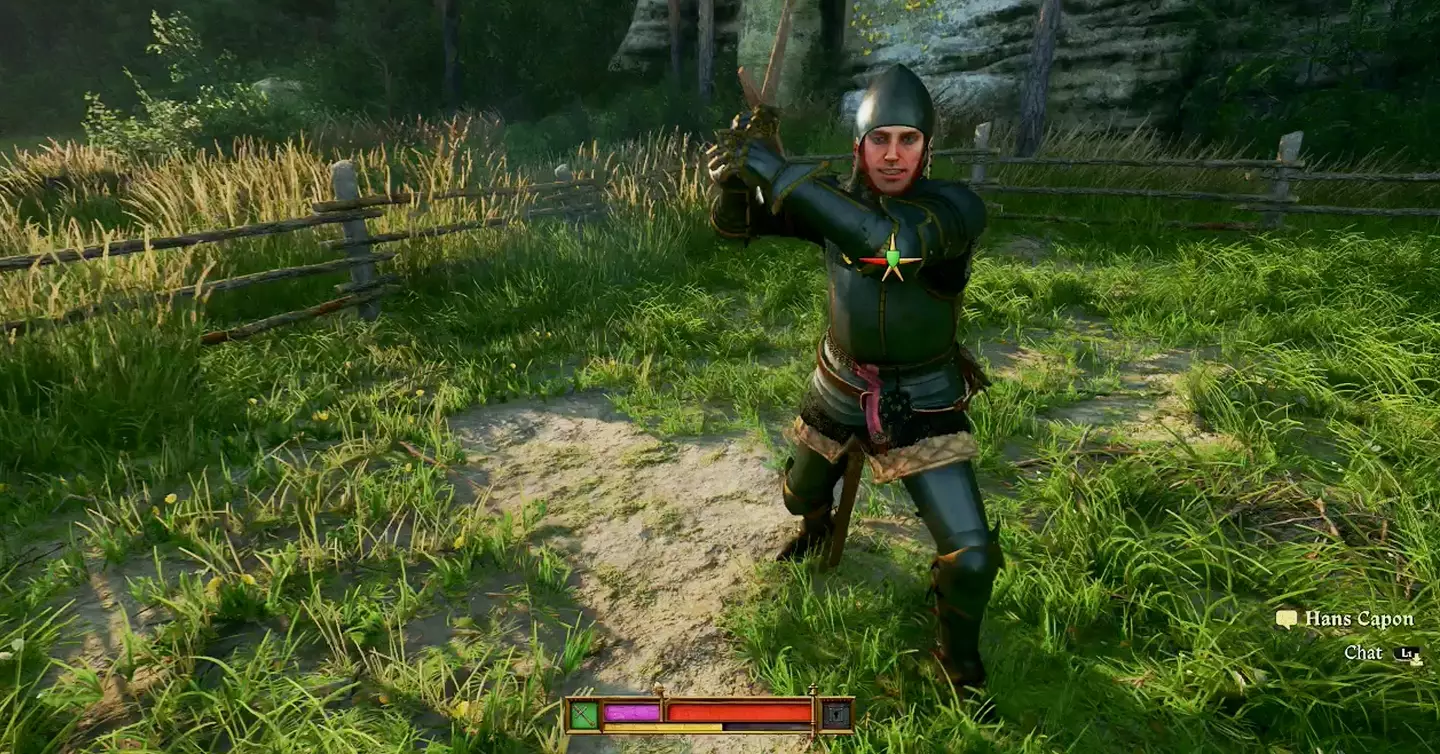Image resolution: width=1440 pixels, height=754 pixels.
Task: Choose the Chat interaction option
Action: (x=1363, y=653)
